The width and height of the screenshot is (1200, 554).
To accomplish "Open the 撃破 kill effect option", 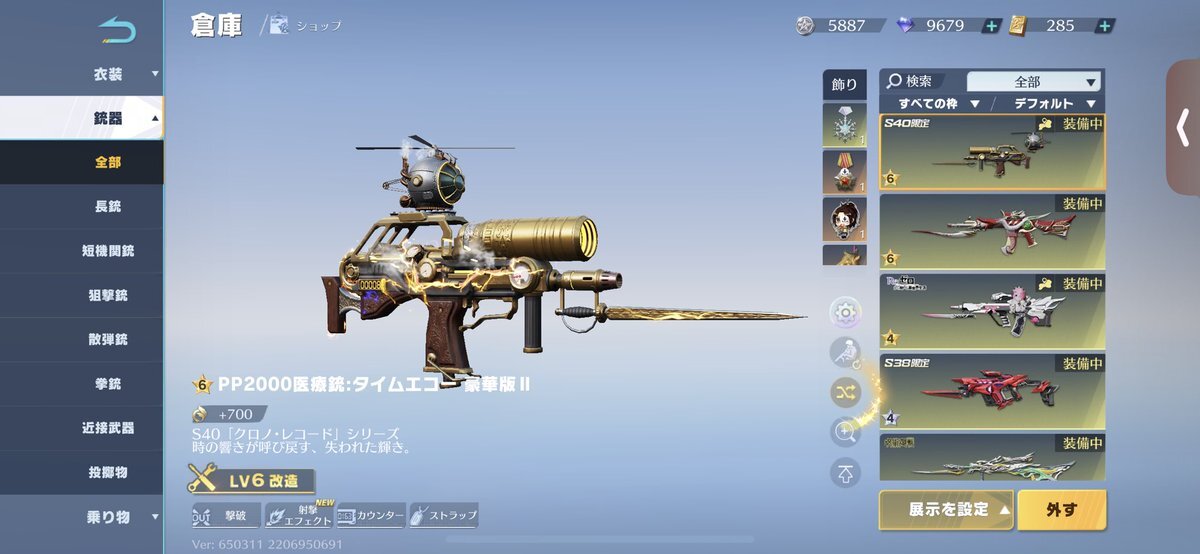I will 227,516.
